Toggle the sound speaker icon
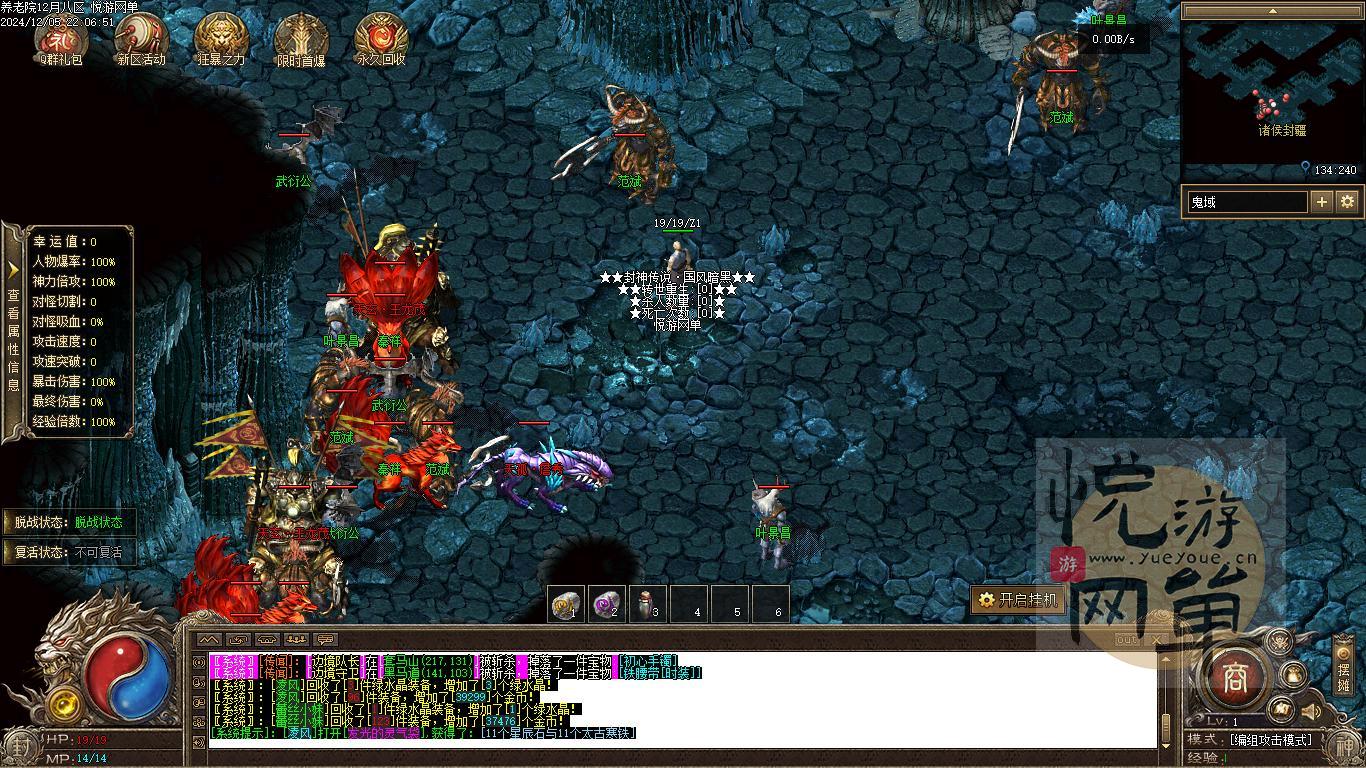The image size is (1366, 768). (1309, 711)
